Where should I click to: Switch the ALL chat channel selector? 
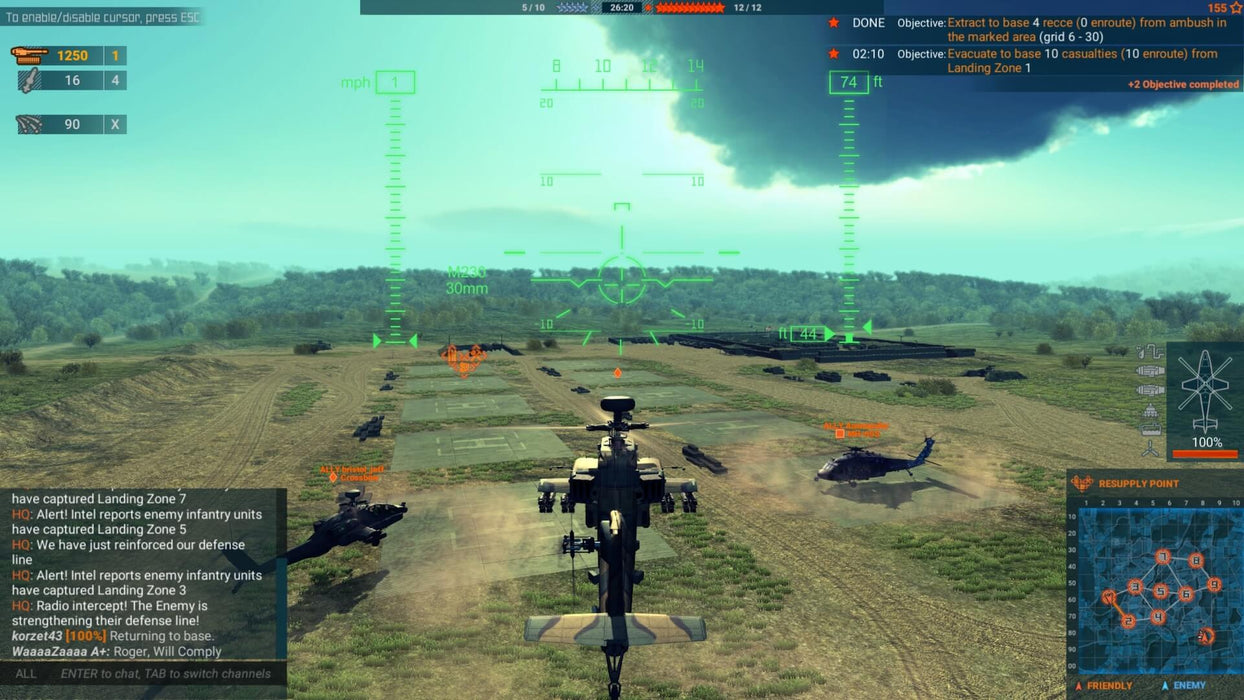coord(26,674)
